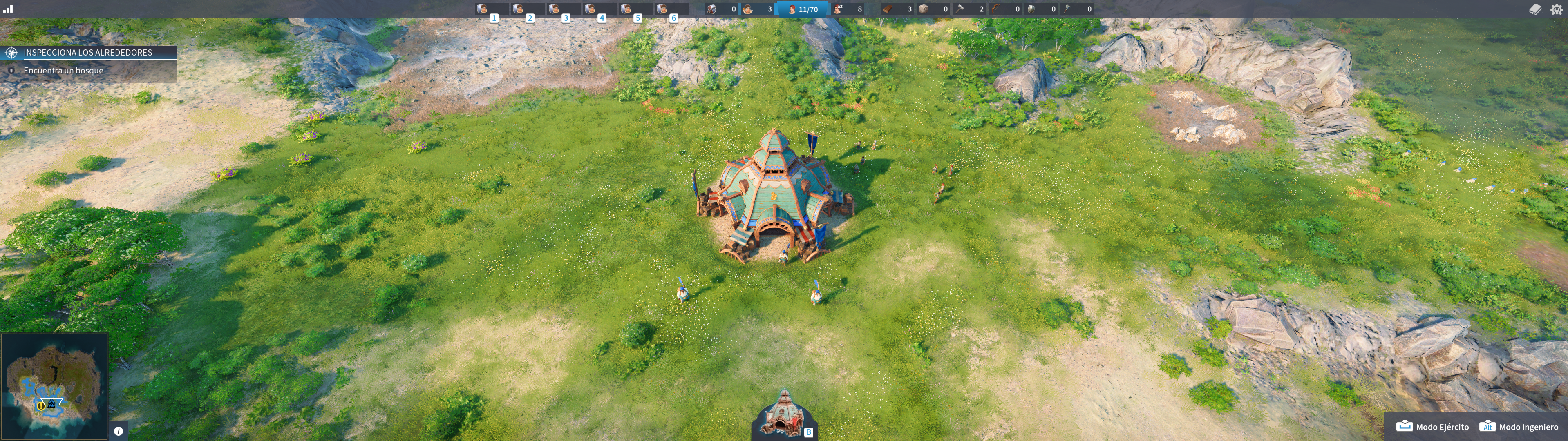Screen dimensions: 1568x441
Task: Activate Modo Ingeniero
Action: coord(1519,426)
